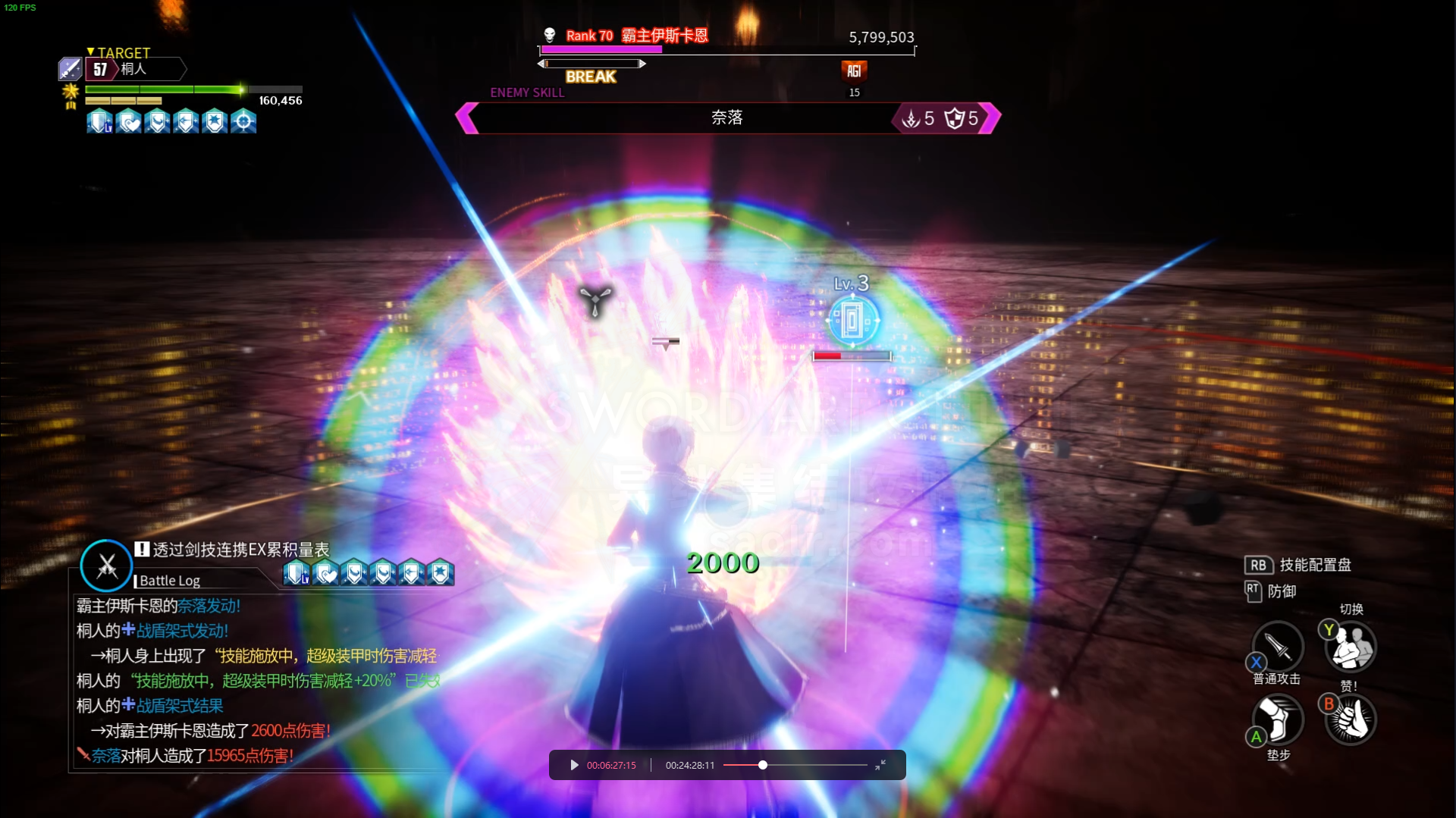Select the Lv.3 shield marker icon
This screenshot has width=1456, height=818.
click(853, 321)
